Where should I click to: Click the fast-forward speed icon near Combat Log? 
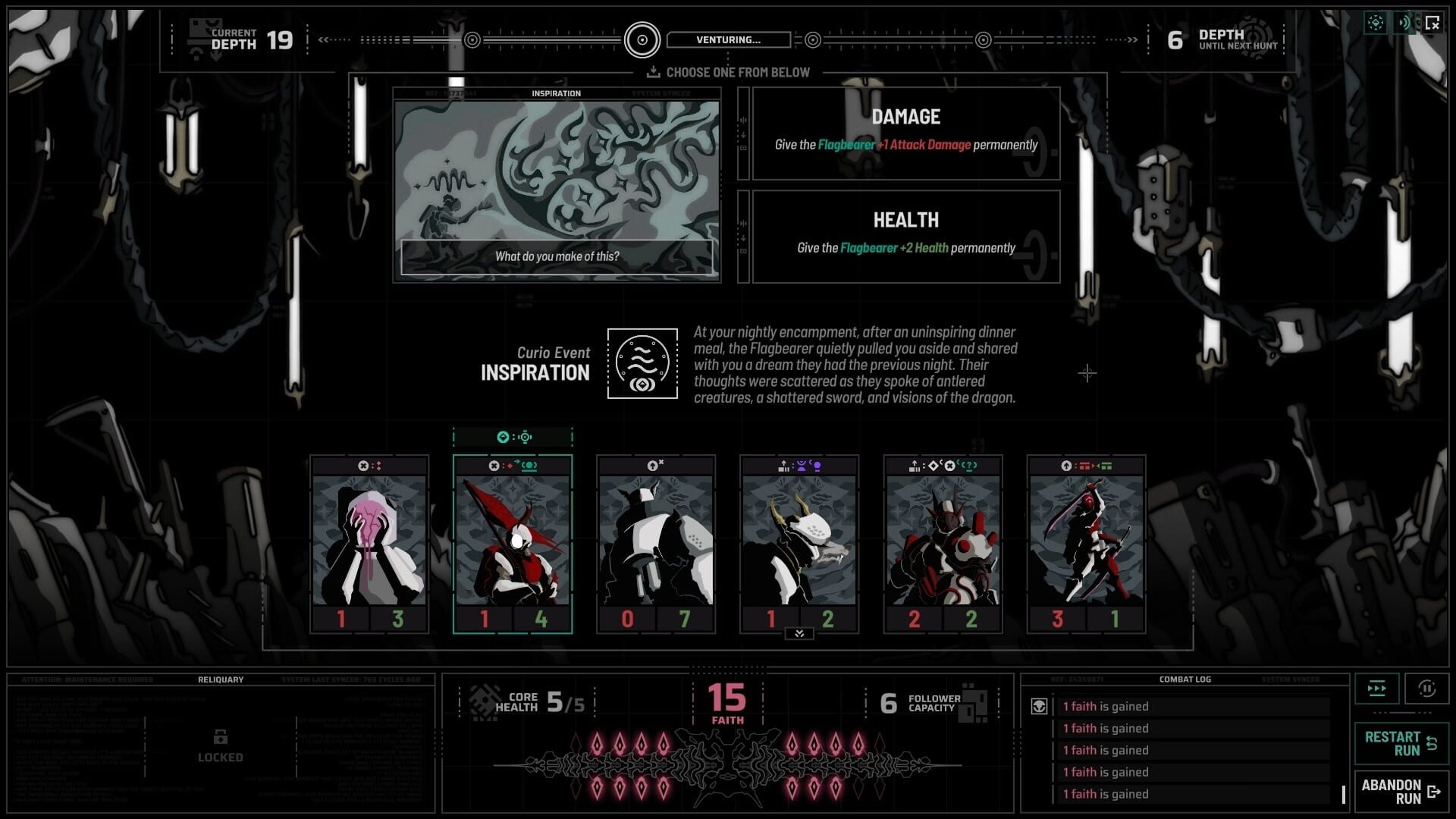[x=1376, y=689]
